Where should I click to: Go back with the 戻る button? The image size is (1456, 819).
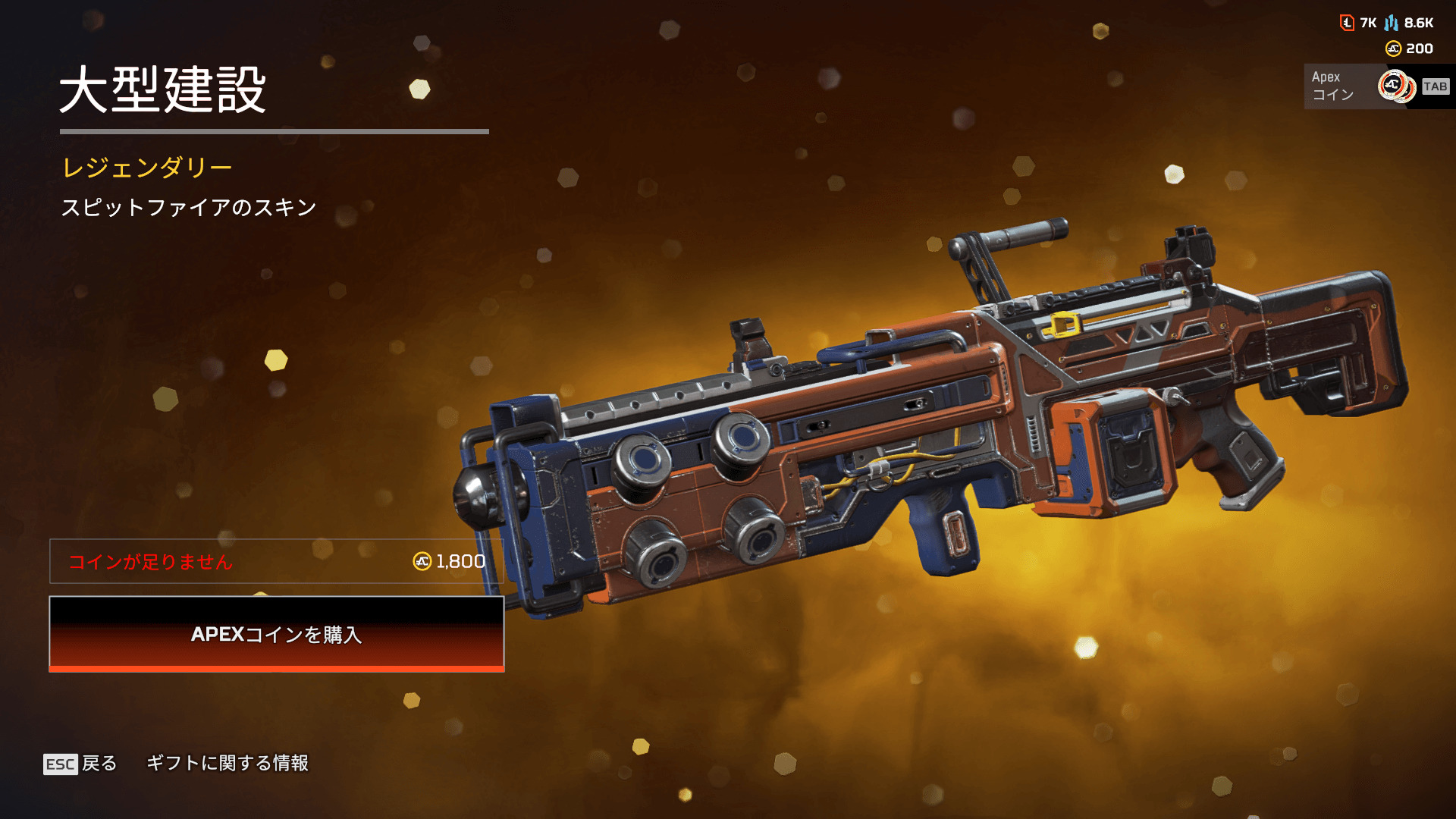tap(80, 763)
